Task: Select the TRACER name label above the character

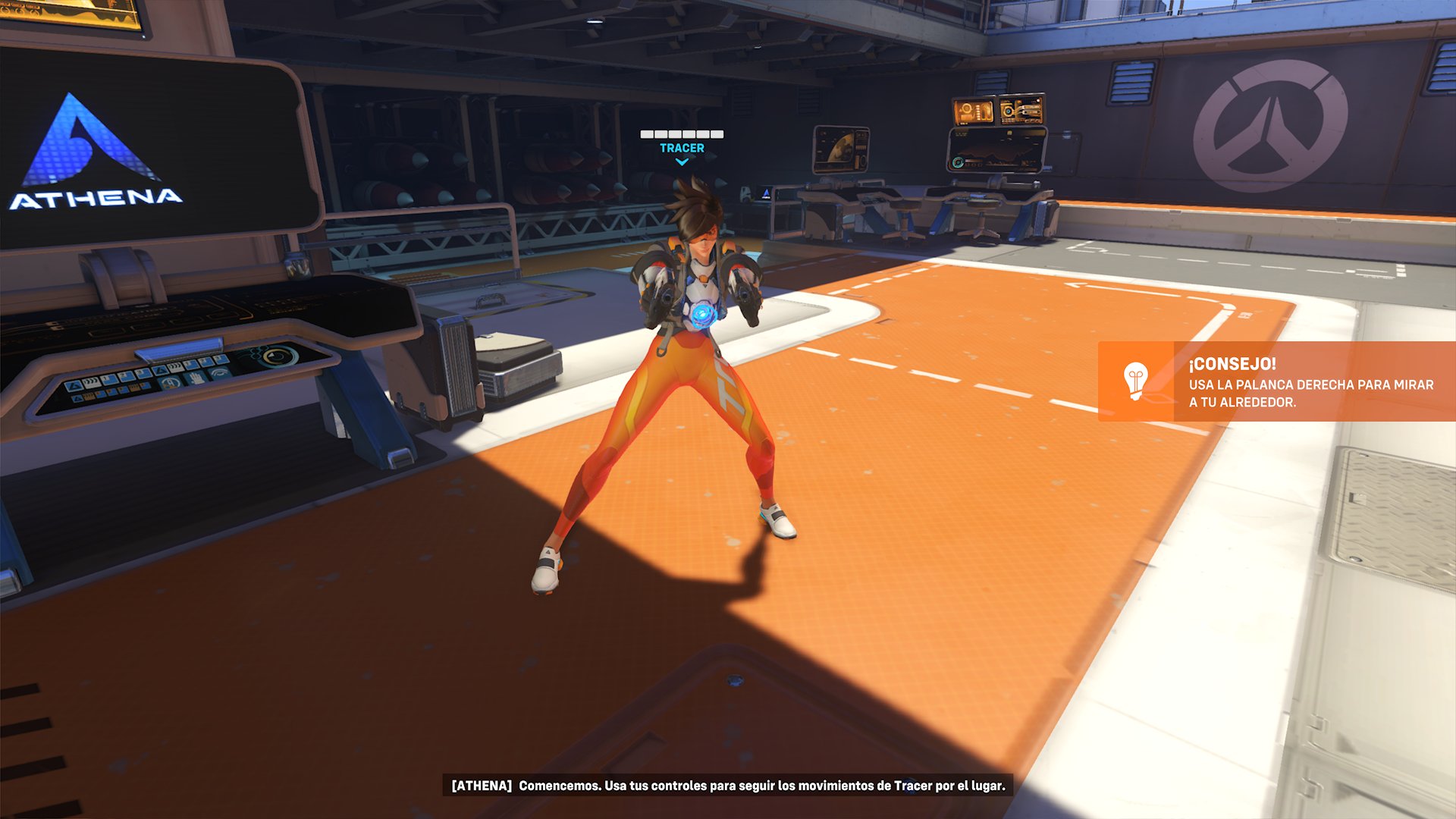Action: 681,148
